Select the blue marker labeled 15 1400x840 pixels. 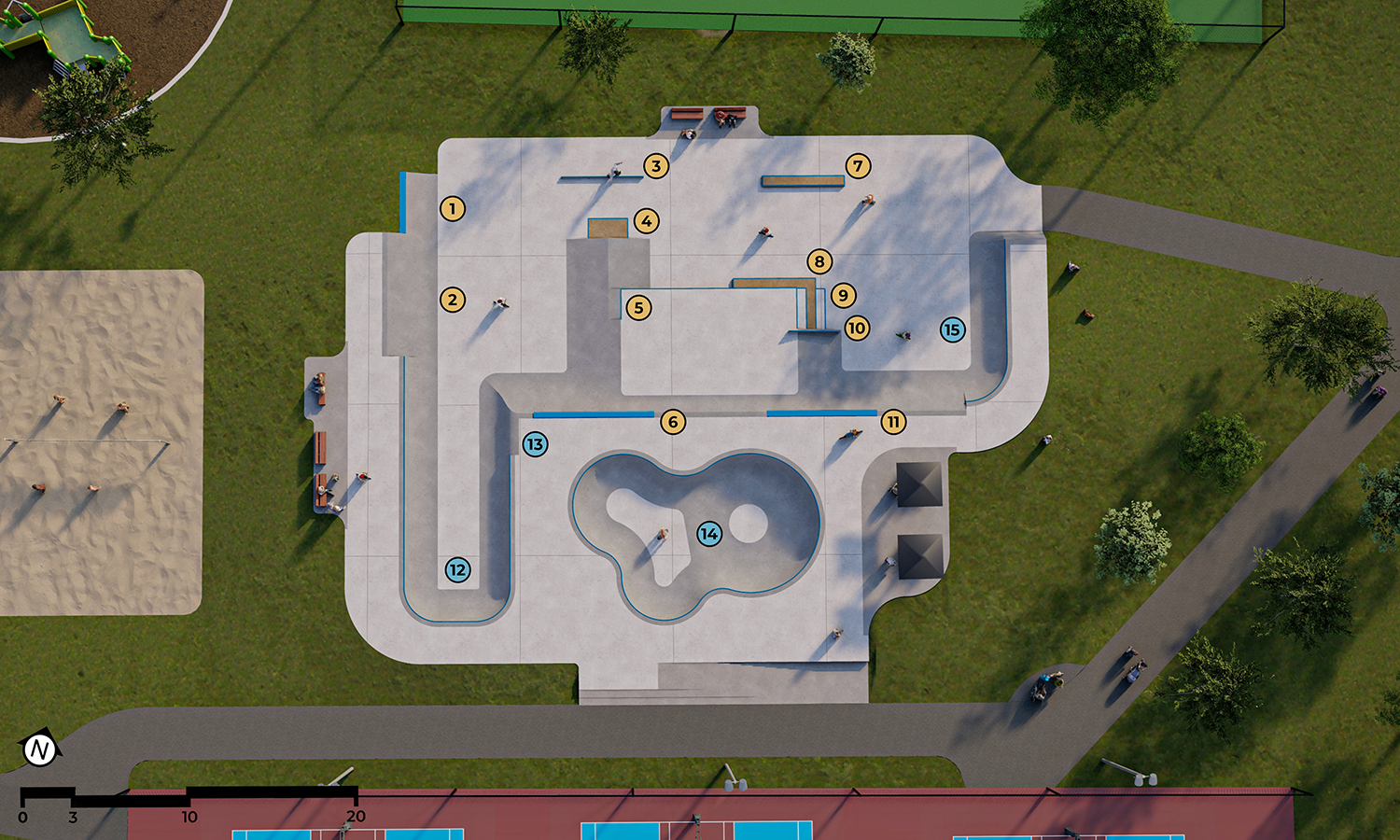[x=952, y=329]
